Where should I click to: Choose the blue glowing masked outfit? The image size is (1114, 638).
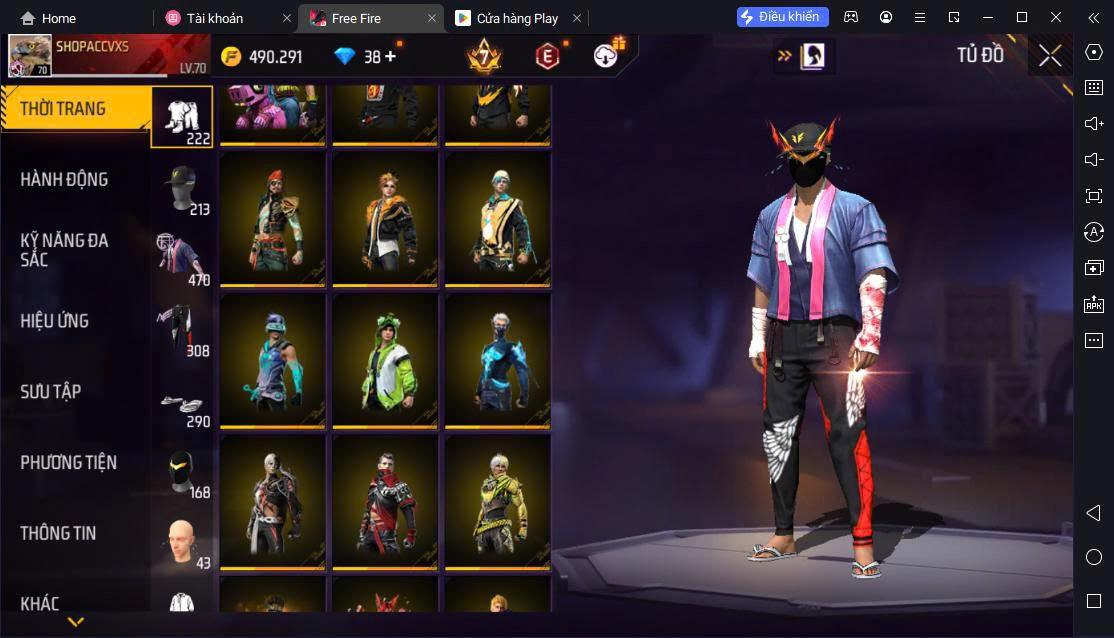point(497,357)
